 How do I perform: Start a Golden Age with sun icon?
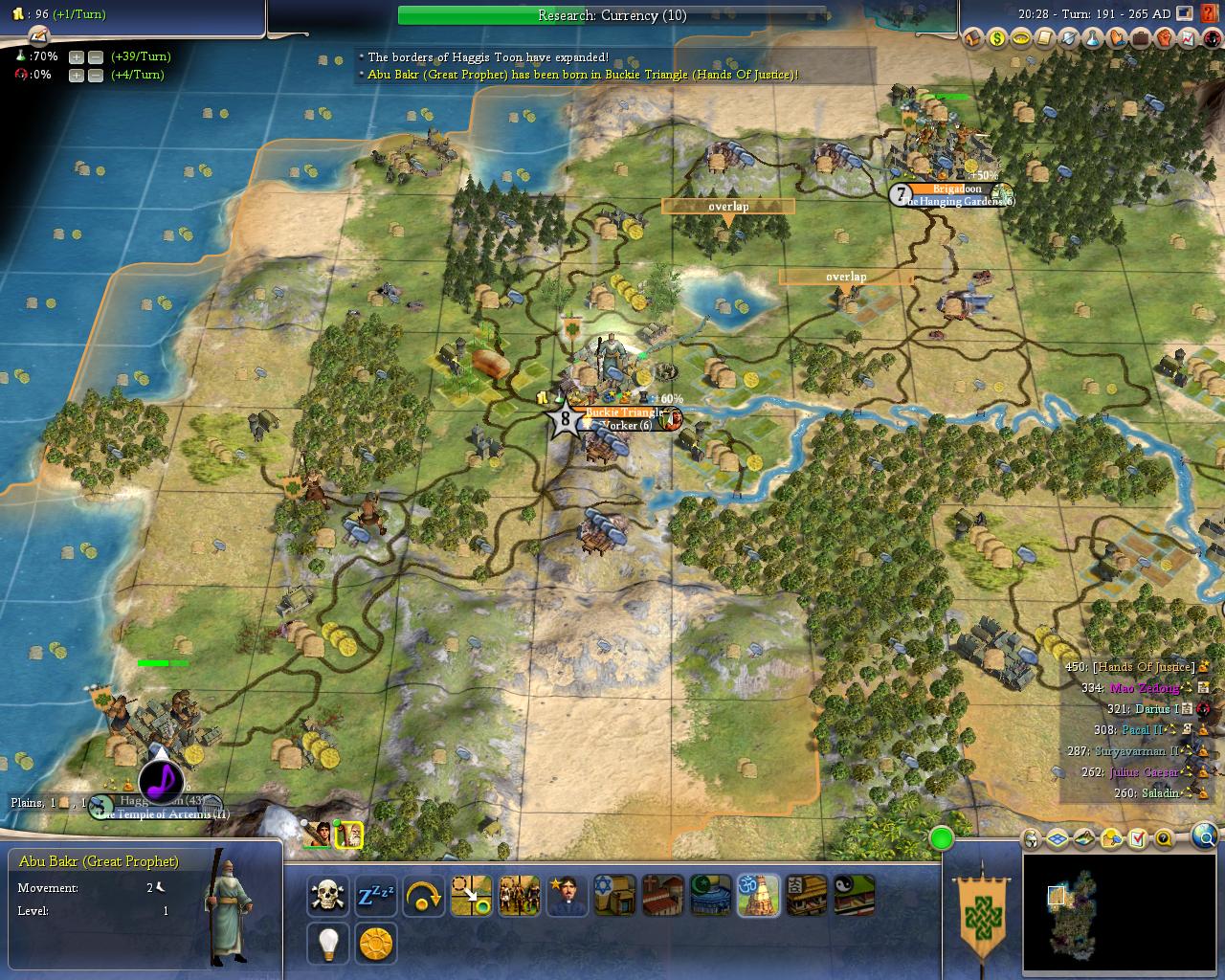(x=376, y=944)
